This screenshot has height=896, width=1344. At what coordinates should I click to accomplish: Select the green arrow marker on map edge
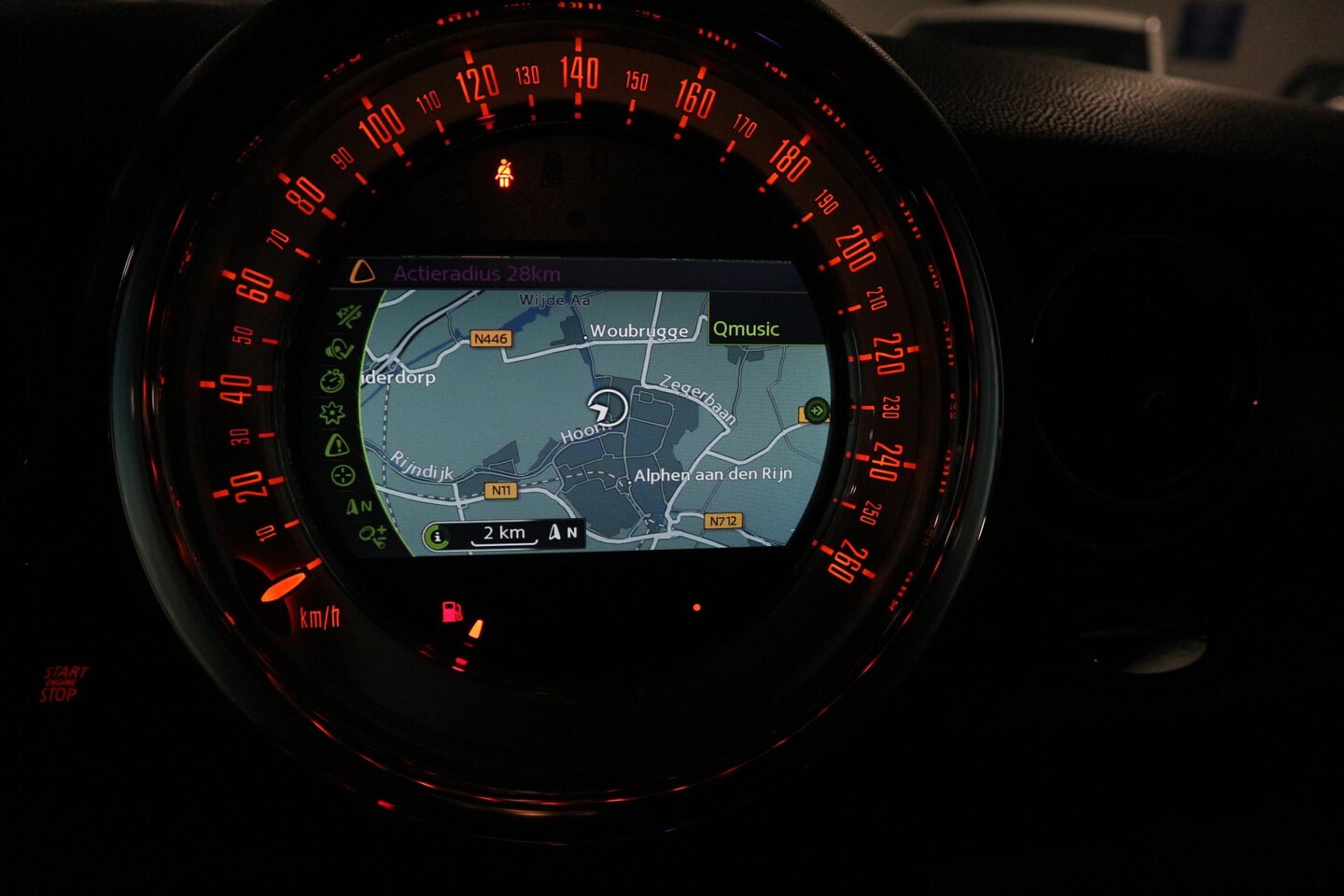[817, 410]
